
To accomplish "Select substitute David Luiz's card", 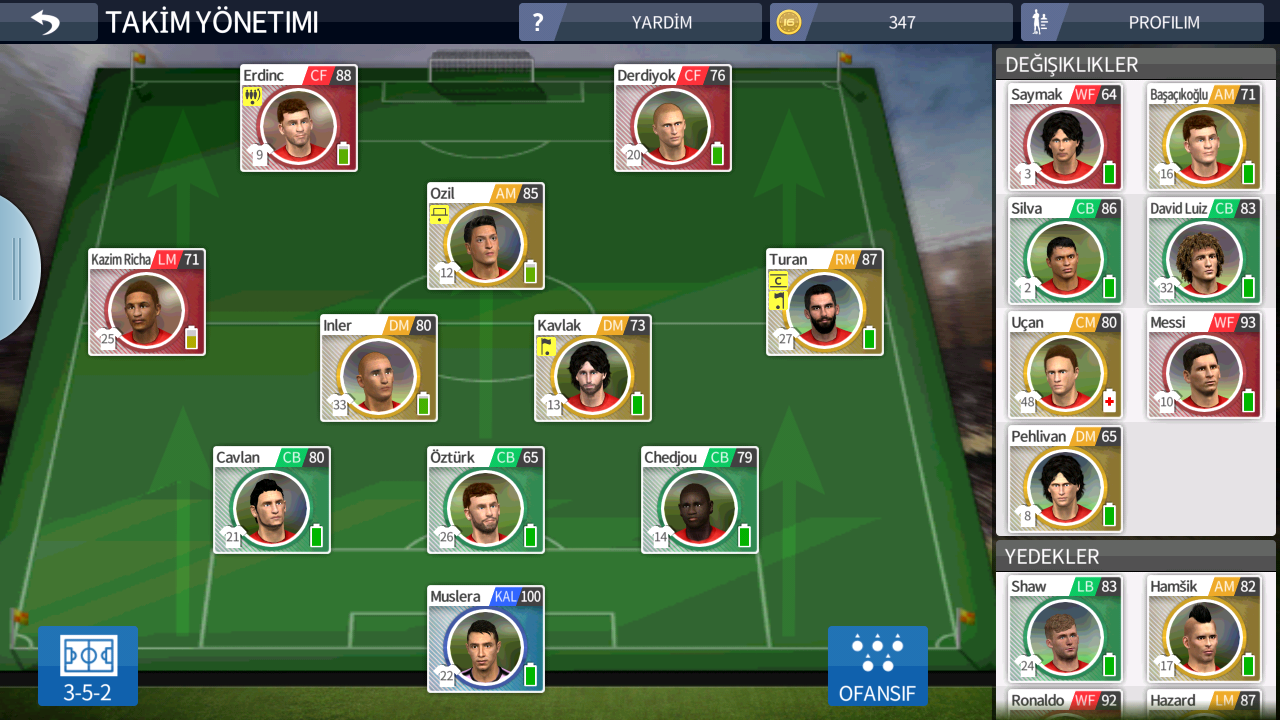I will (1204, 250).
